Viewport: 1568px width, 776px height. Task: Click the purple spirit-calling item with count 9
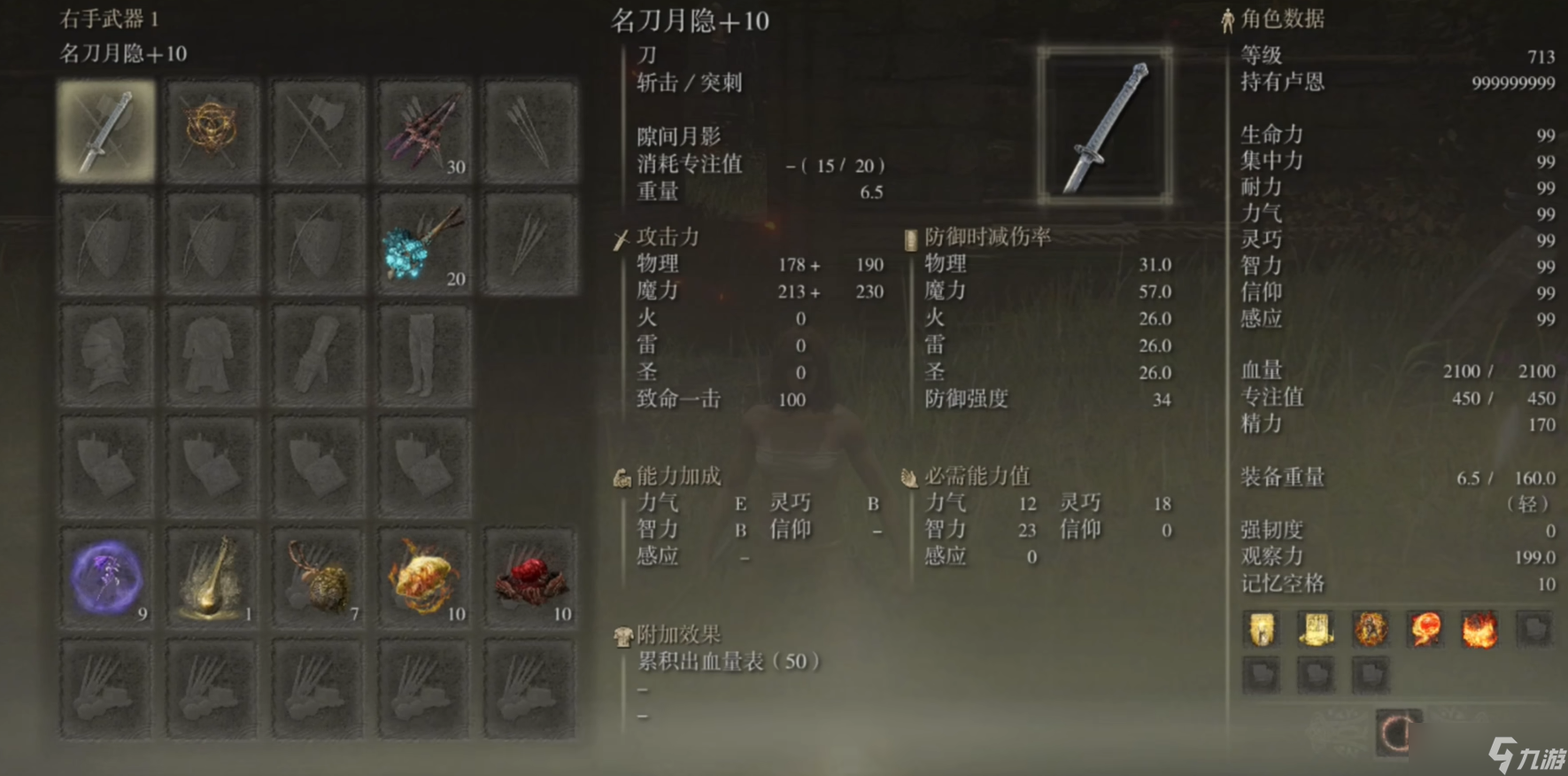pos(105,577)
